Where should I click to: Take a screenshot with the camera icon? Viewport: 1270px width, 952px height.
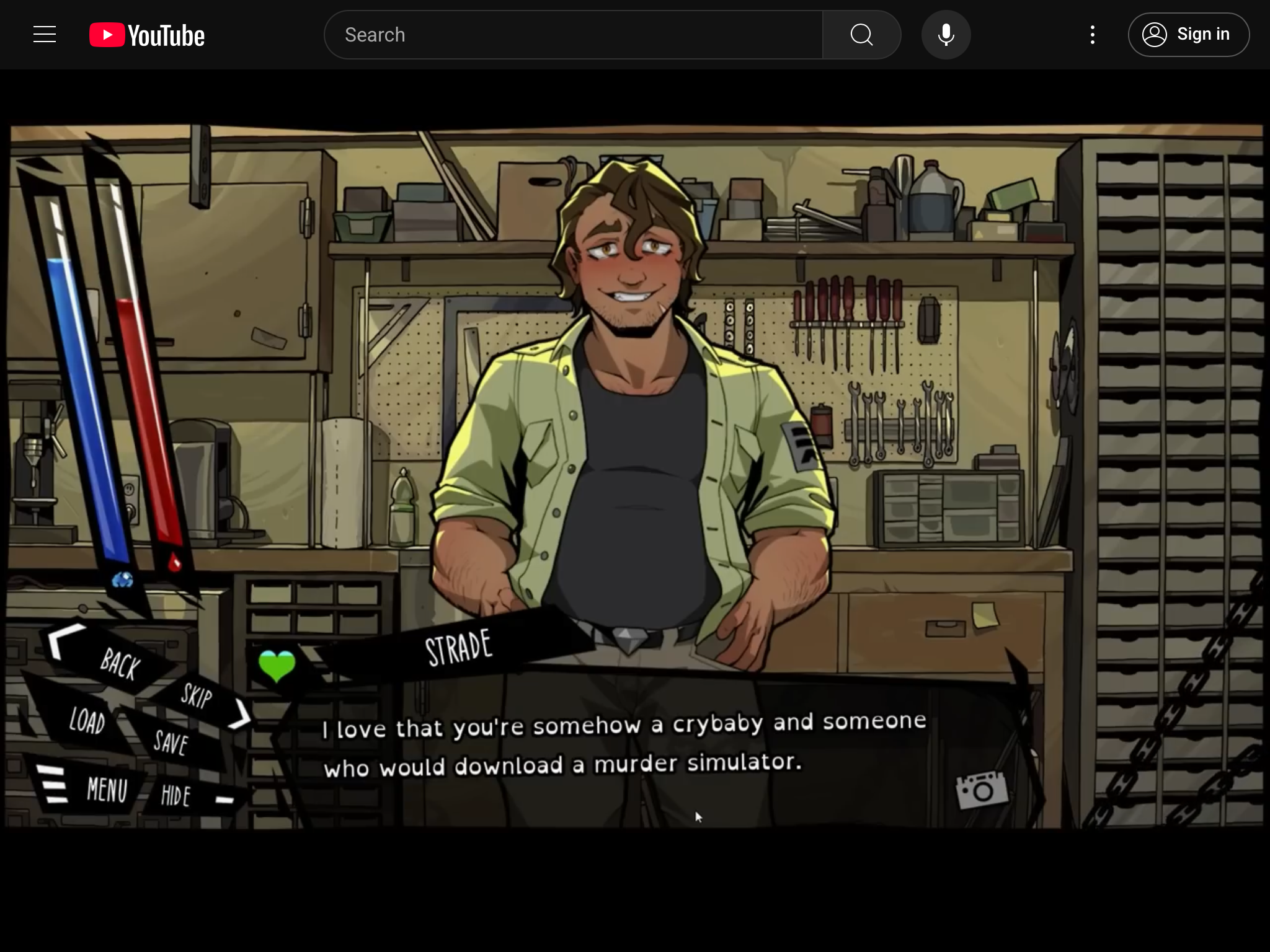[982, 790]
